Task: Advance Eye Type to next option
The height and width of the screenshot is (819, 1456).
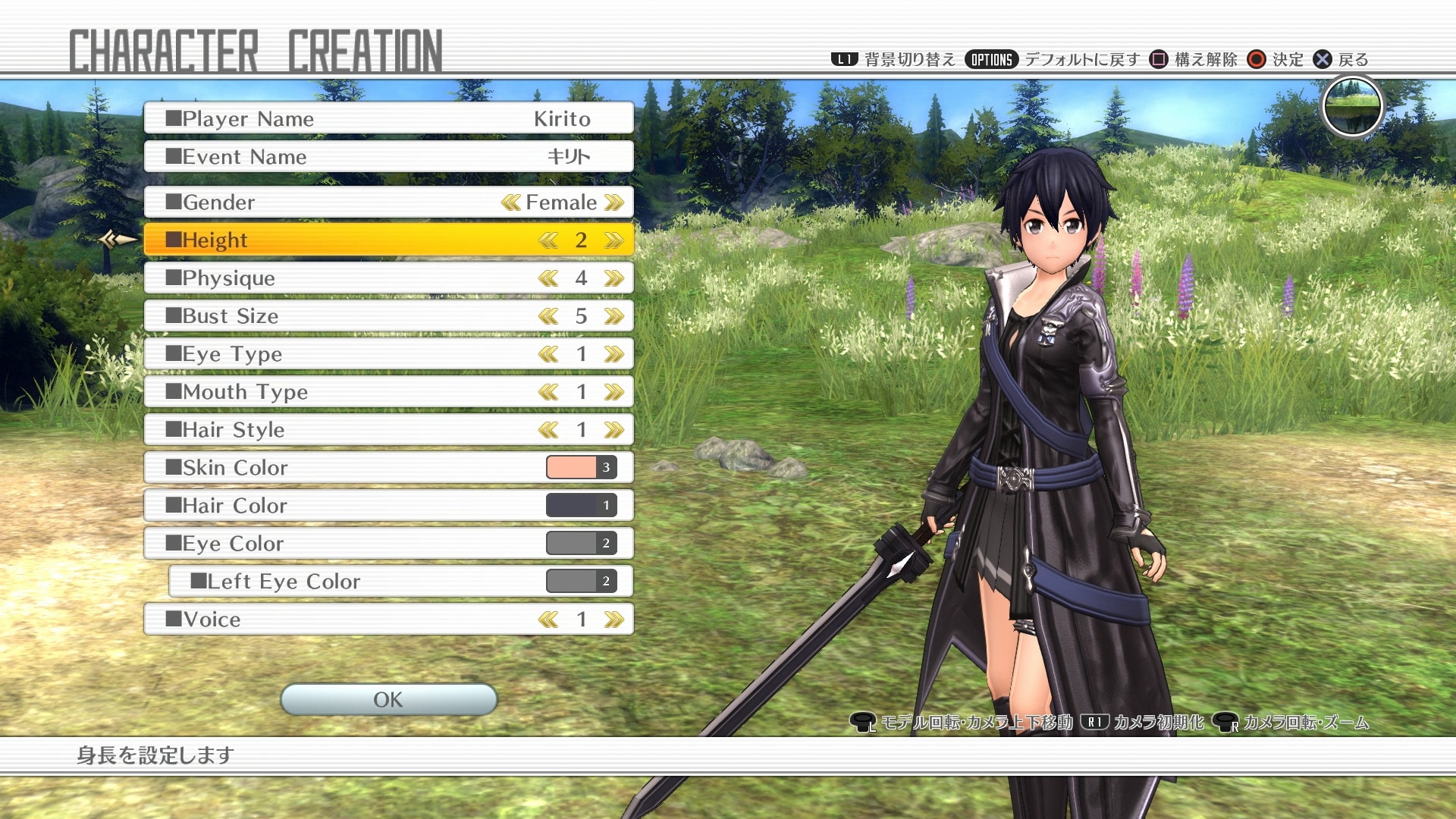Action: point(614,354)
